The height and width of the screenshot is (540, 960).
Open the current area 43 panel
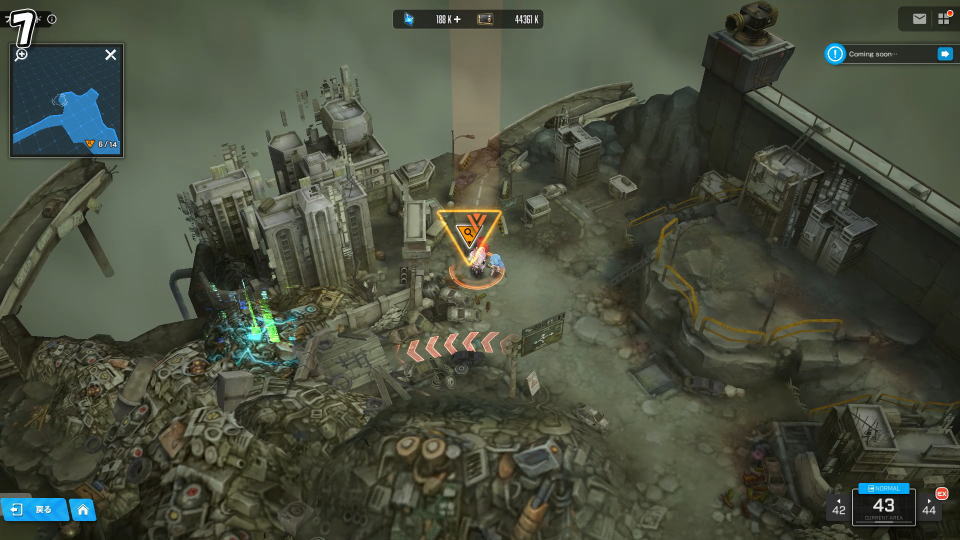pyautogui.click(x=883, y=508)
